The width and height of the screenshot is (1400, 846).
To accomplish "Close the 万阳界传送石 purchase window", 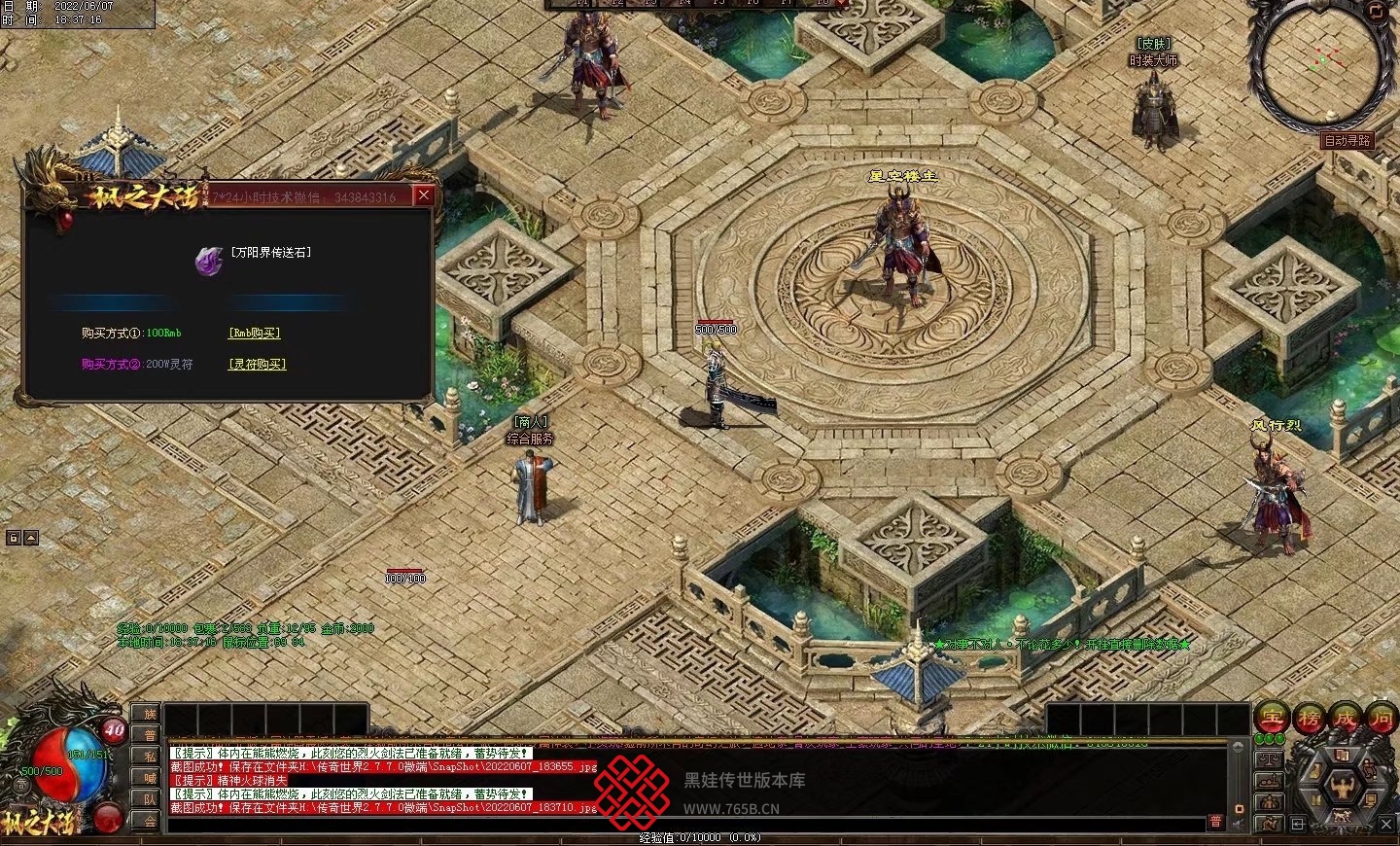I will click(x=424, y=195).
